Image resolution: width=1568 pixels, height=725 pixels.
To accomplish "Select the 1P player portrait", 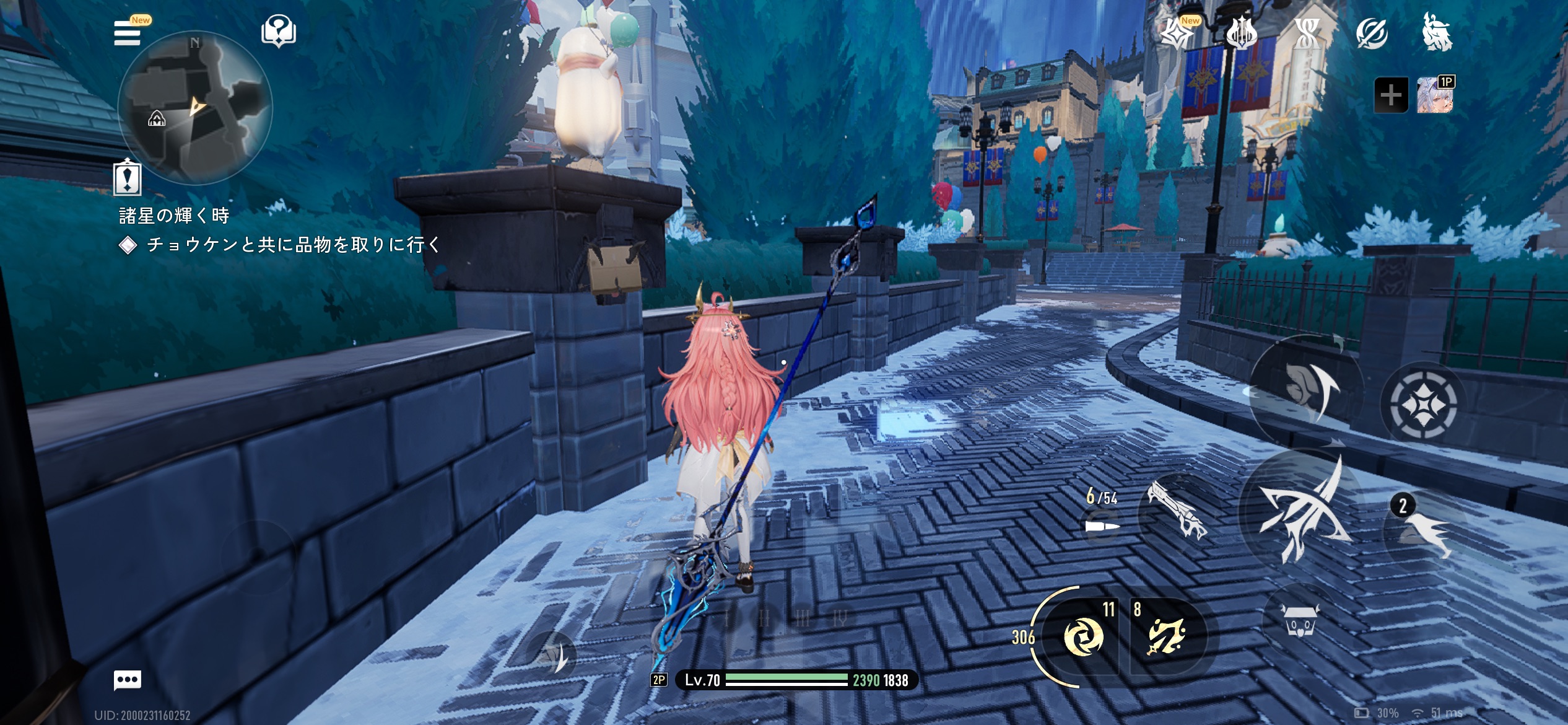I will [x=1435, y=95].
